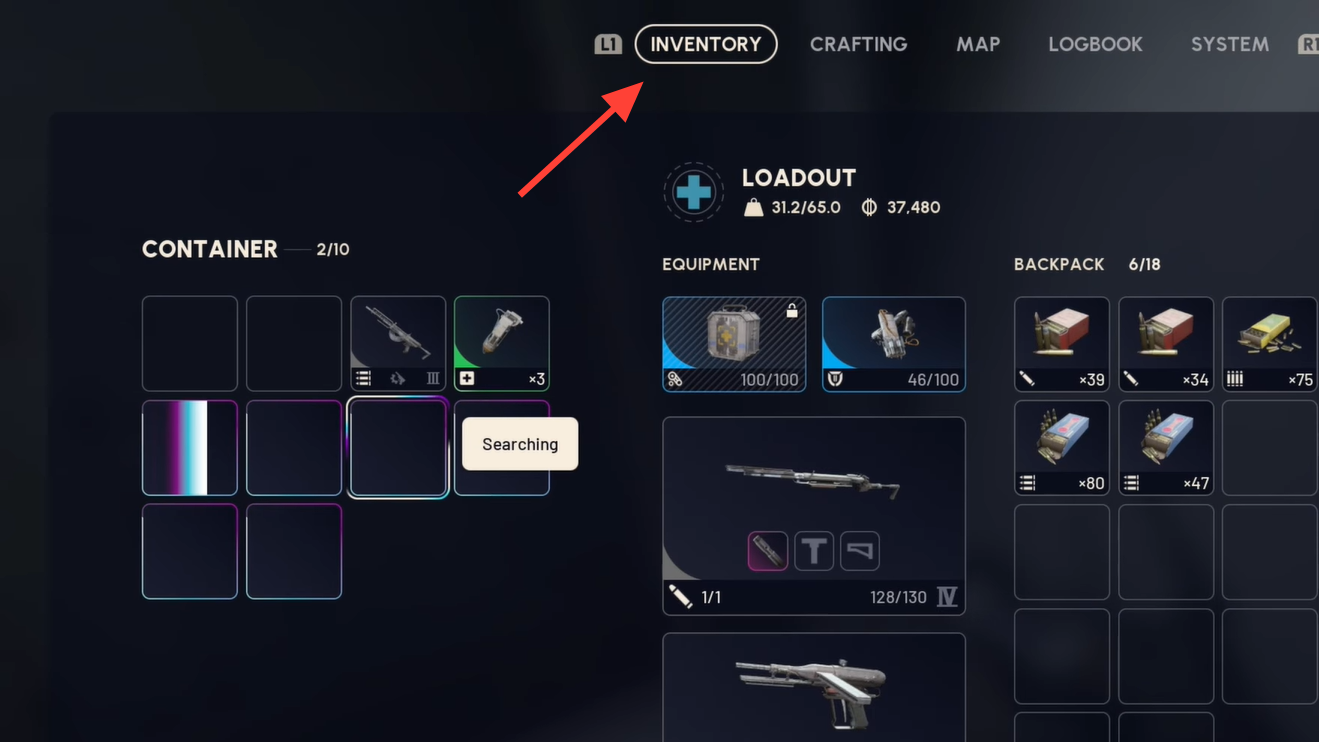
Task: Select the blue ammo stack x47
Action: pyautogui.click(x=1165, y=447)
